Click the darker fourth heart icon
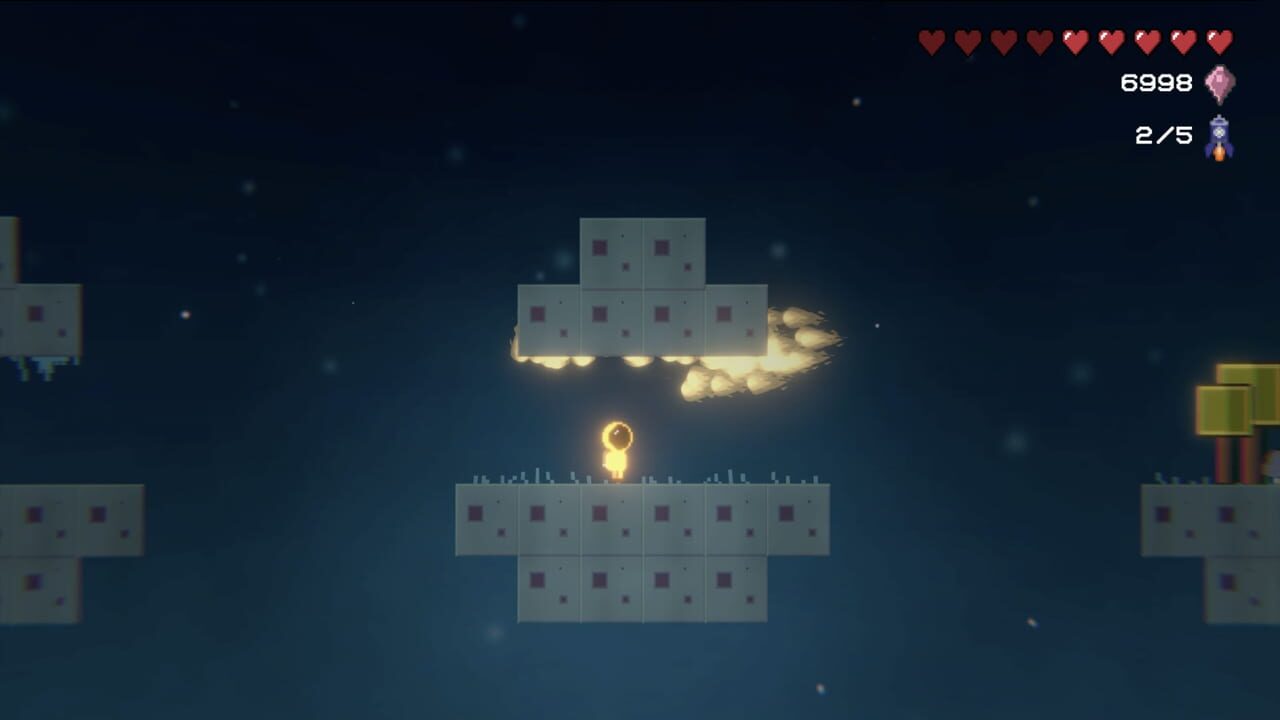Viewport: 1280px width, 720px height. [1037, 43]
